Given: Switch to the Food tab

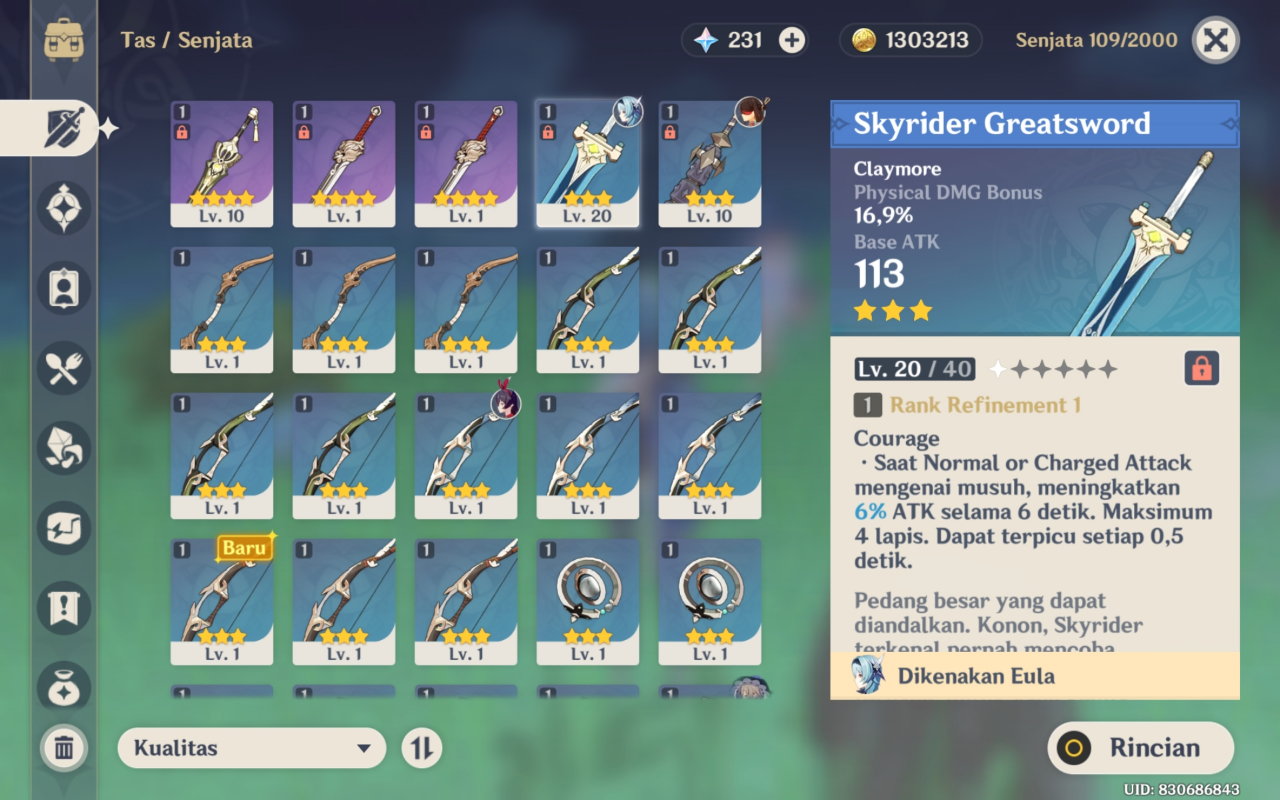Looking at the screenshot, I should [64, 368].
